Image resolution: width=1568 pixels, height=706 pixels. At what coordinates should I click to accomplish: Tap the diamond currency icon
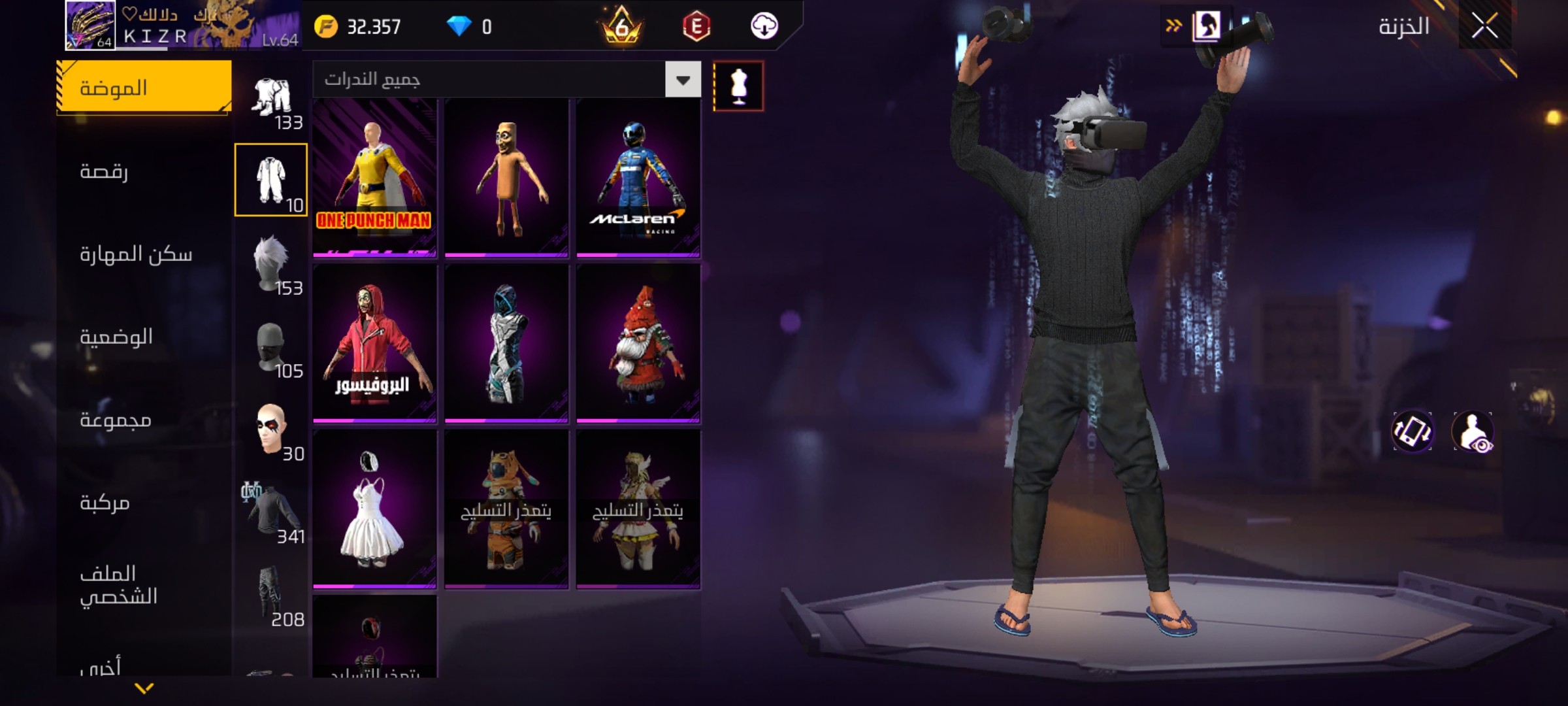(x=459, y=27)
